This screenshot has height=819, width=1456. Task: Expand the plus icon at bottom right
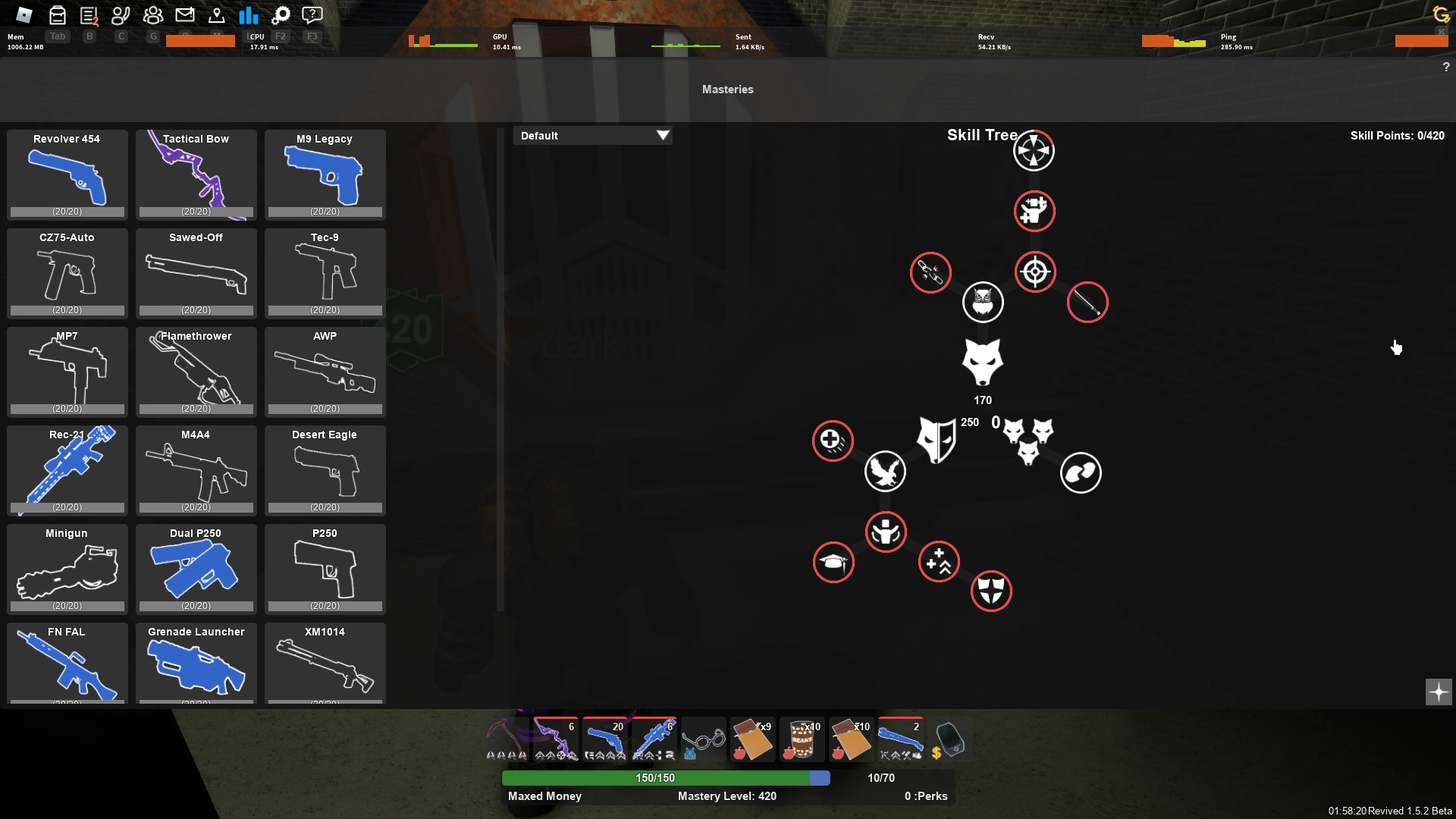[x=1438, y=692]
